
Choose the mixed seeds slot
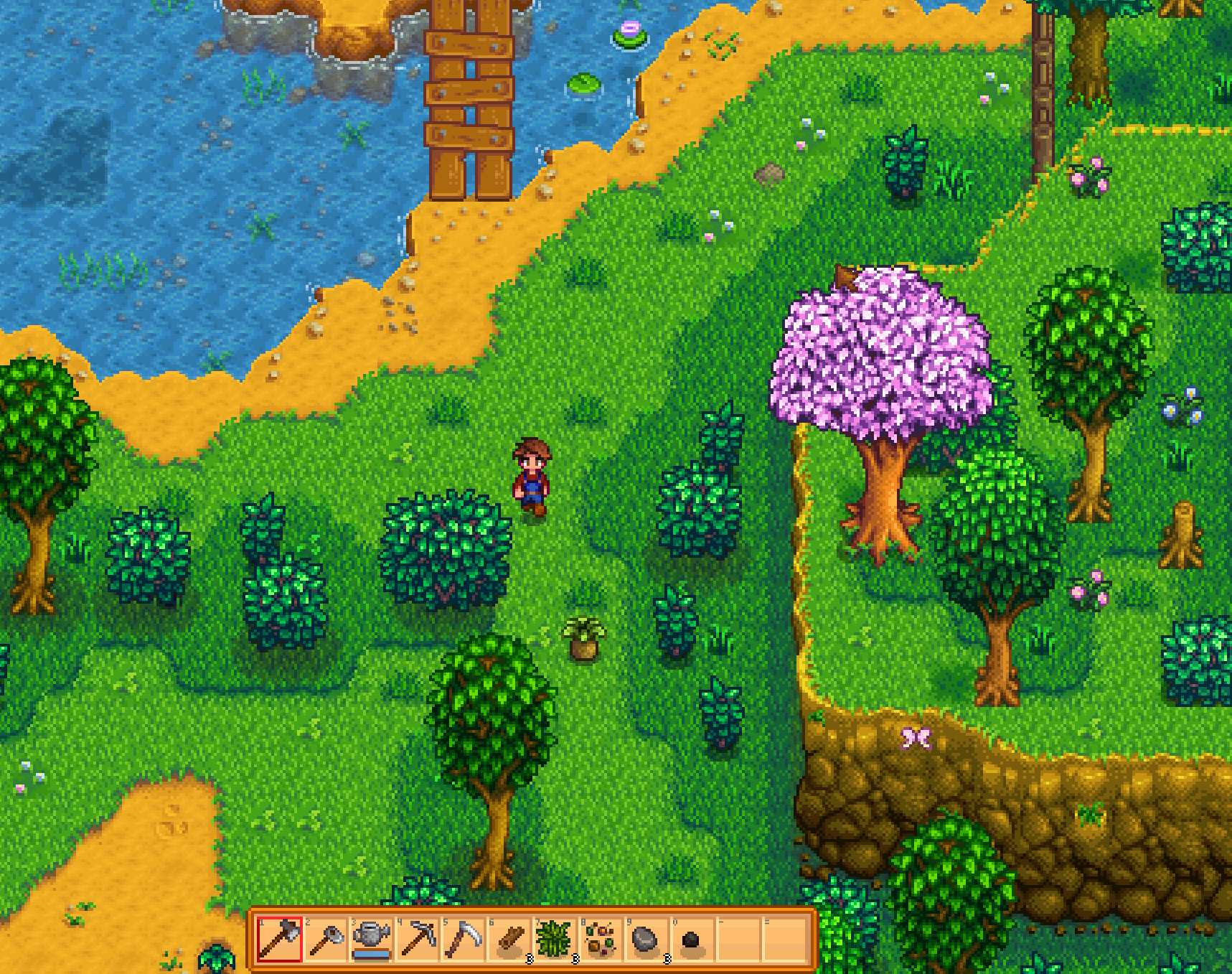601,938
